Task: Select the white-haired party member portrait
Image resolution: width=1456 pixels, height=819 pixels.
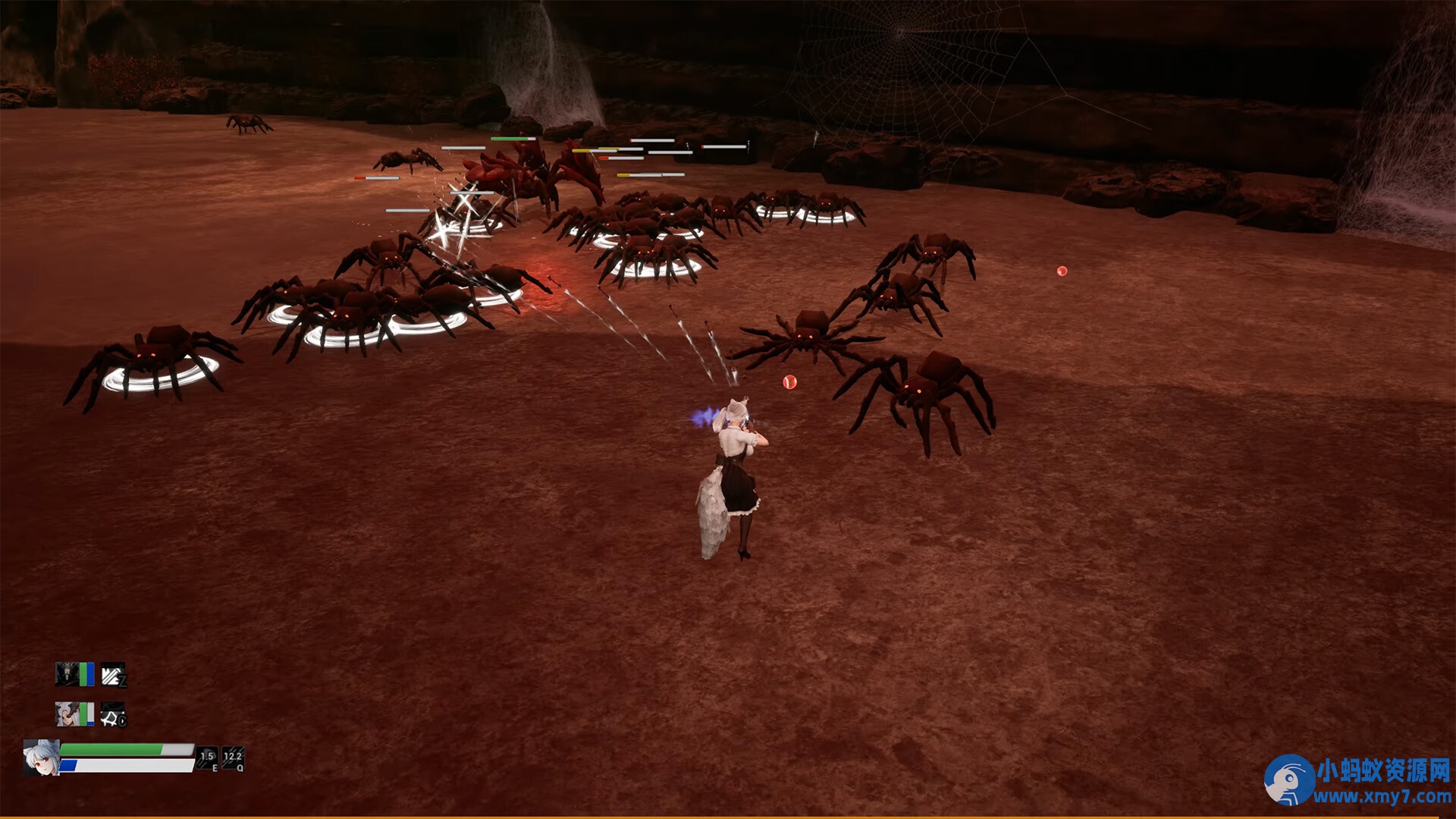Action: coord(67,714)
